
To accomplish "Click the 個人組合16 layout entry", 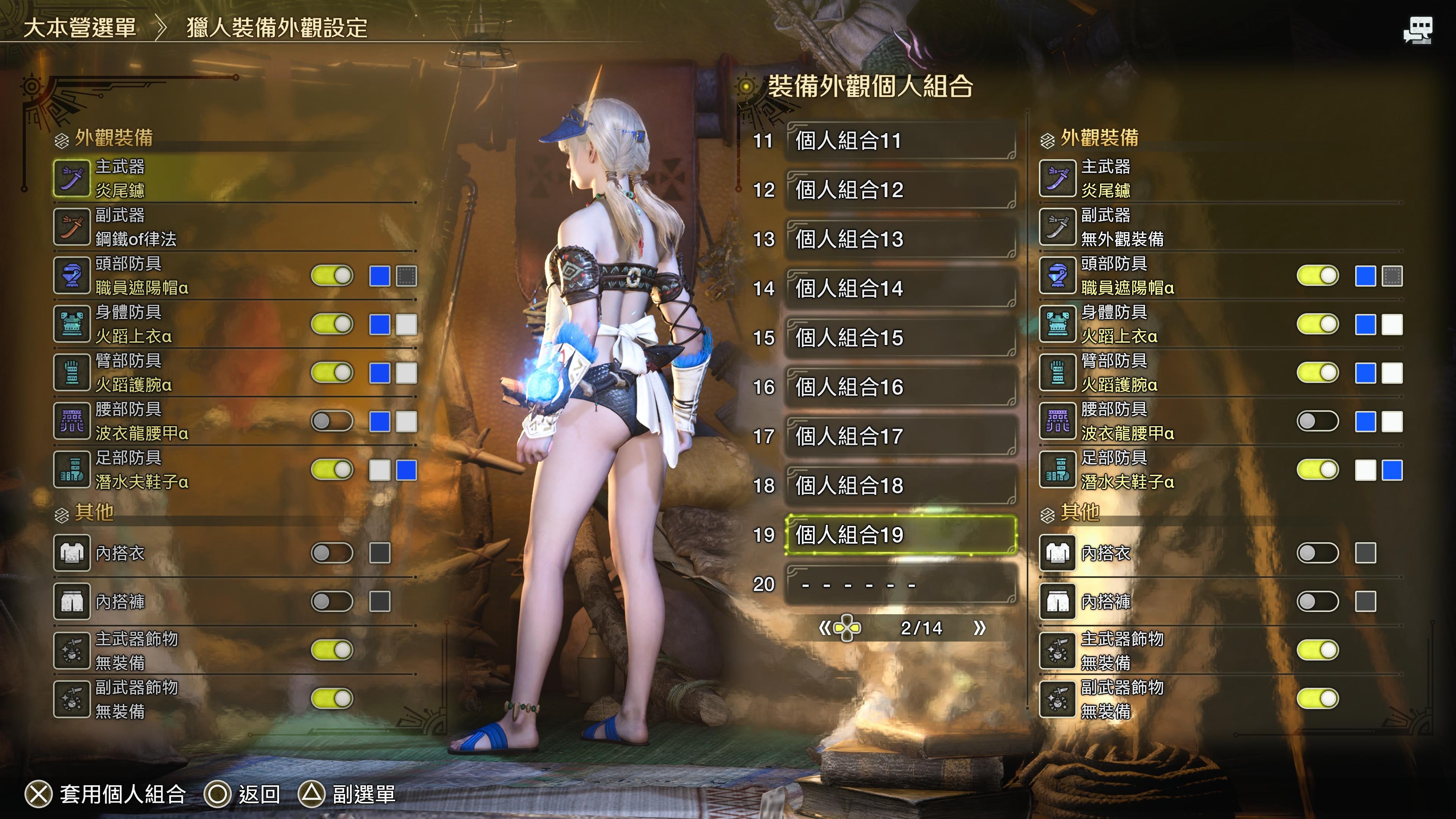I will click(x=901, y=387).
